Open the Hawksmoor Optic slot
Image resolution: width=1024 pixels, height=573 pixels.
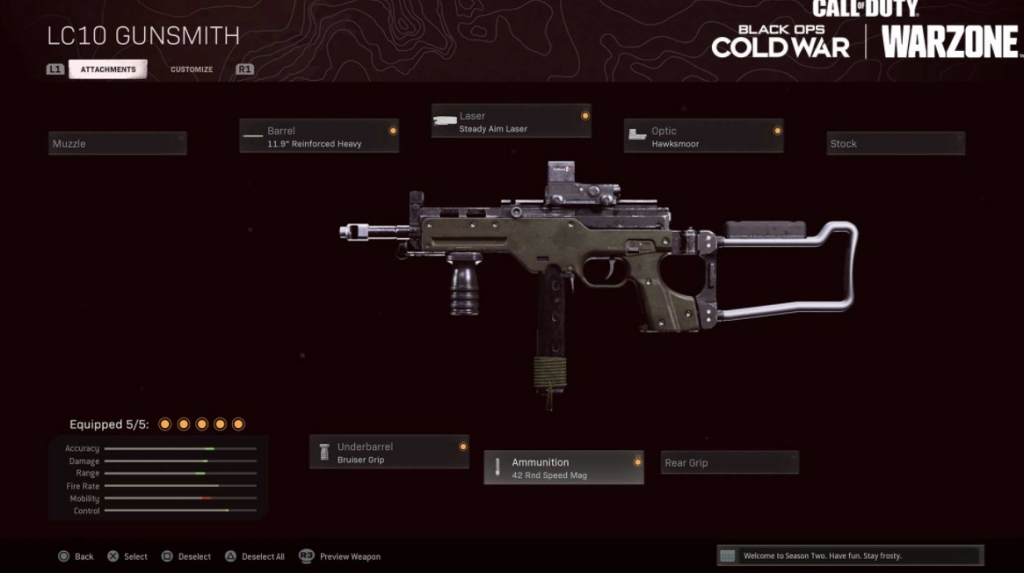[703, 137]
